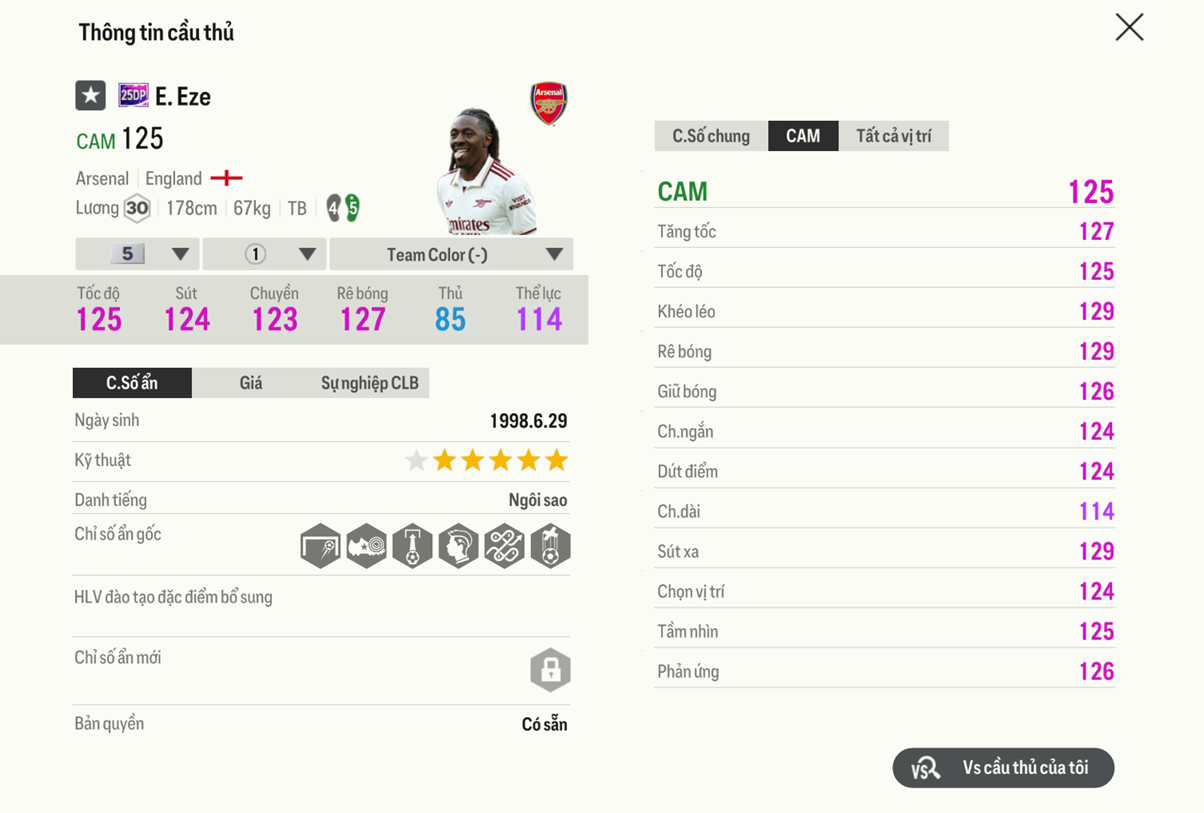The height and width of the screenshot is (813, 1204).
Task: Switch to the C.Số chung tab
Action: click(711, 136)
